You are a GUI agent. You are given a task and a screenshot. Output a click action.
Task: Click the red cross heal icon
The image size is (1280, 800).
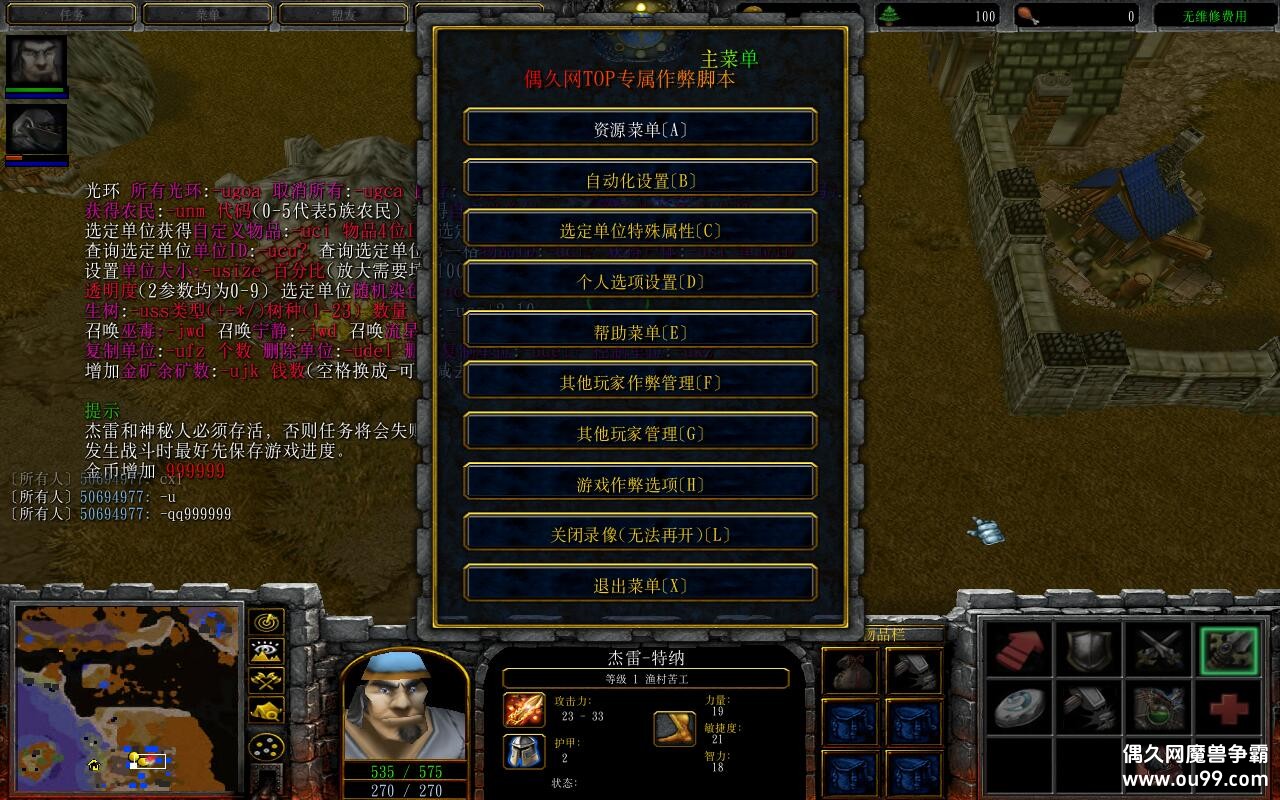coord(1228,710)
